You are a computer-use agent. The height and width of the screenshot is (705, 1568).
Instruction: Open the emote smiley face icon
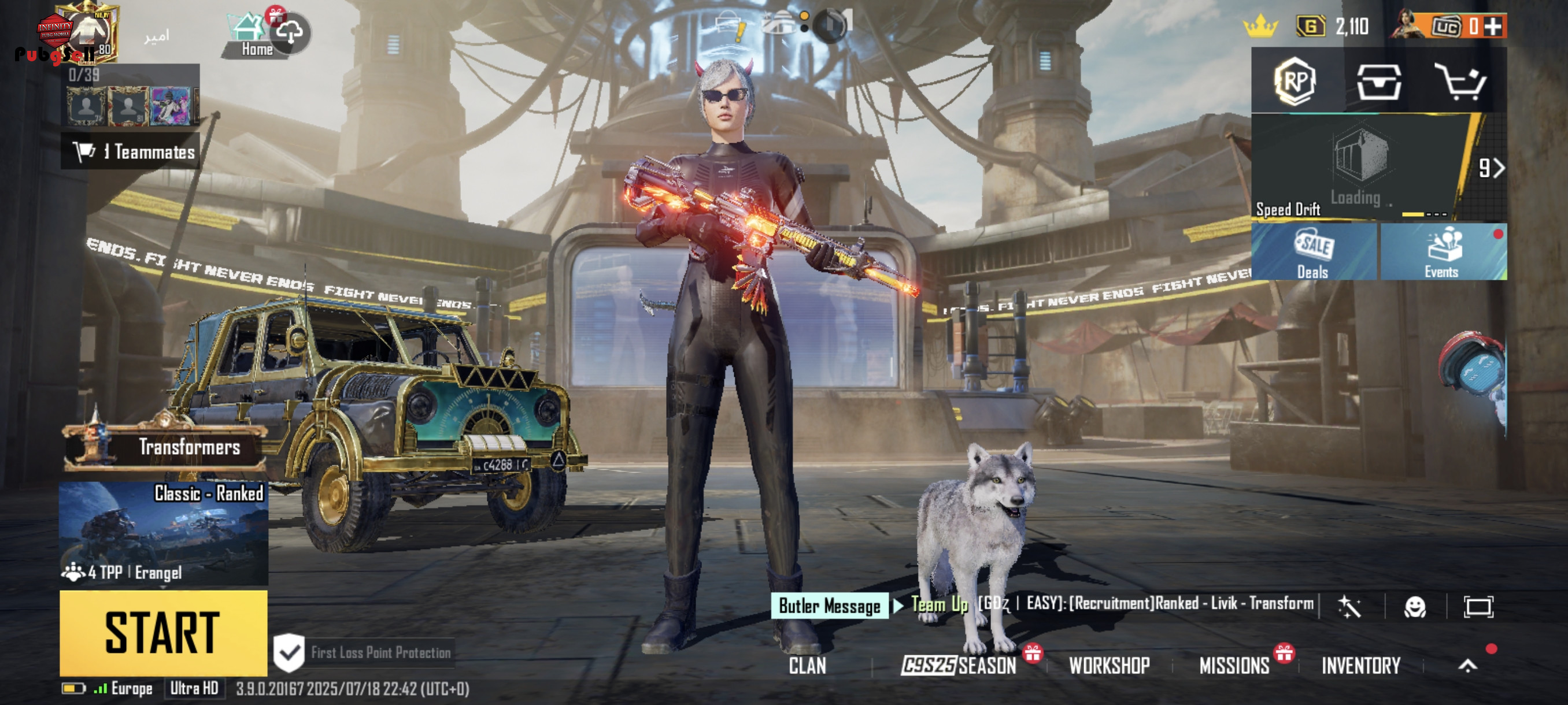click(1415, 606)
